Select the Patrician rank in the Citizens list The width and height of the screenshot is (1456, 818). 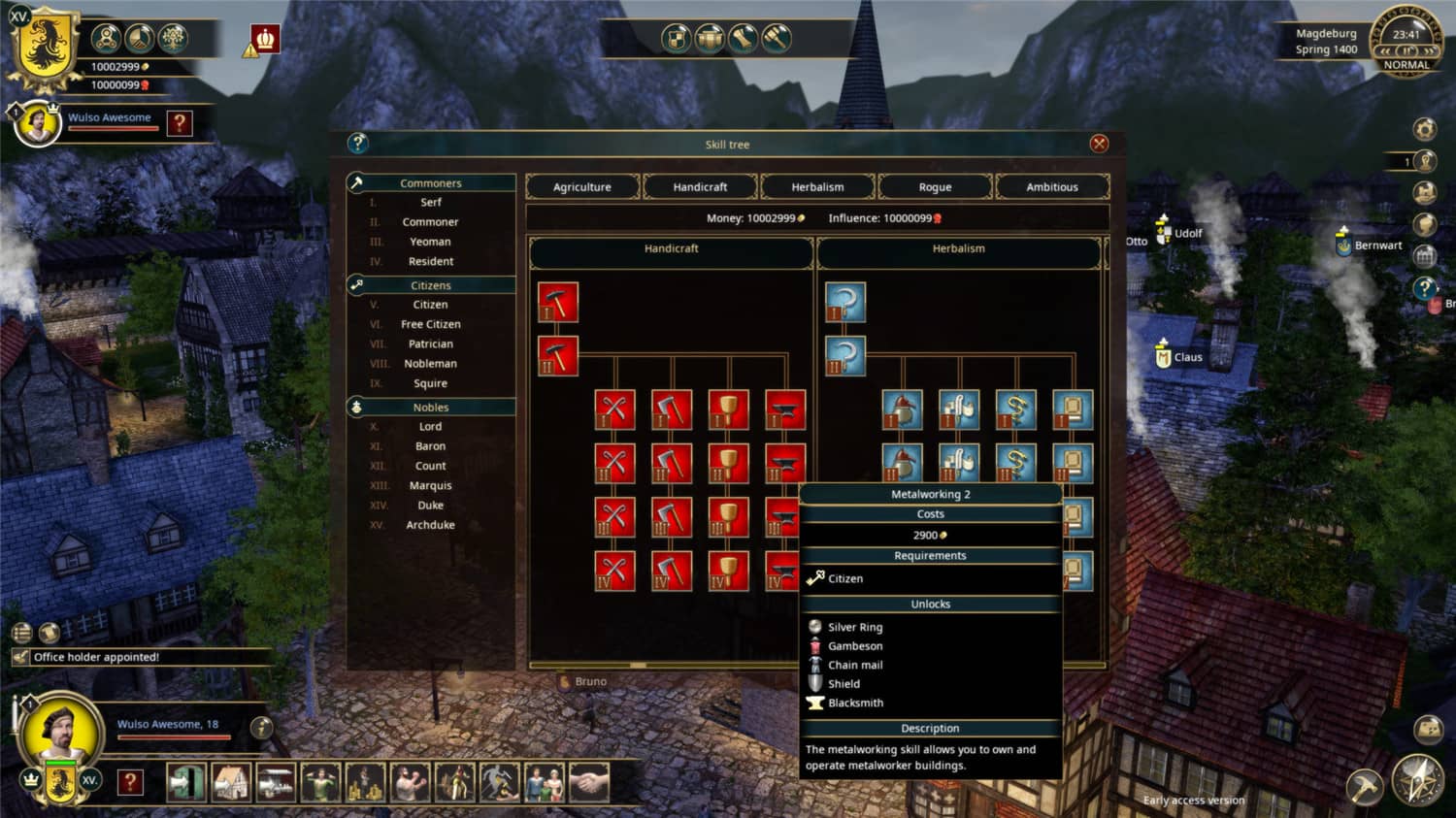430,344
